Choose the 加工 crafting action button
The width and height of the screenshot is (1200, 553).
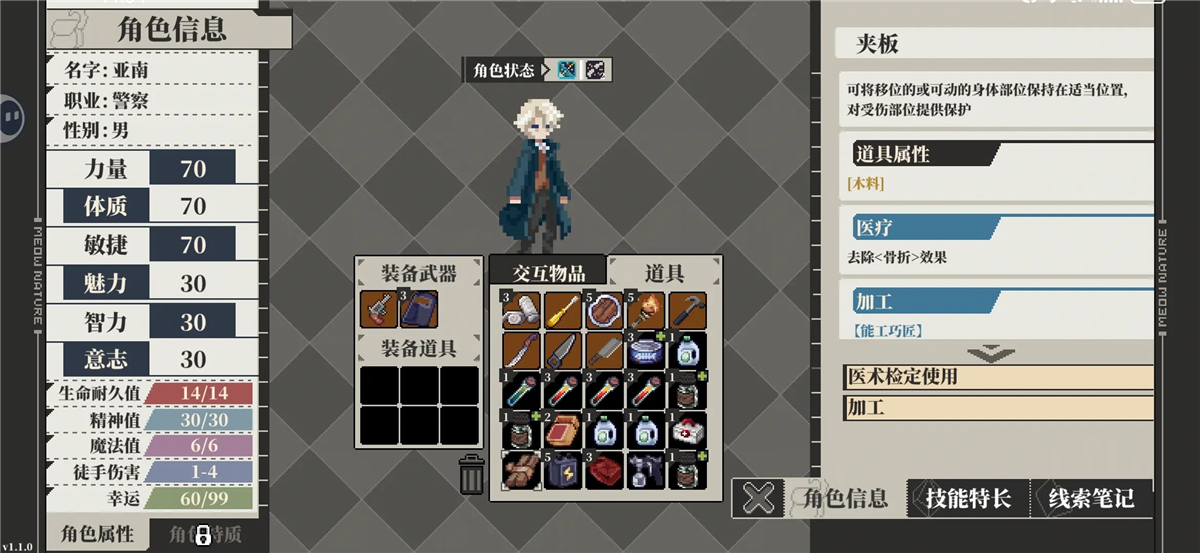tap(997, 408)
